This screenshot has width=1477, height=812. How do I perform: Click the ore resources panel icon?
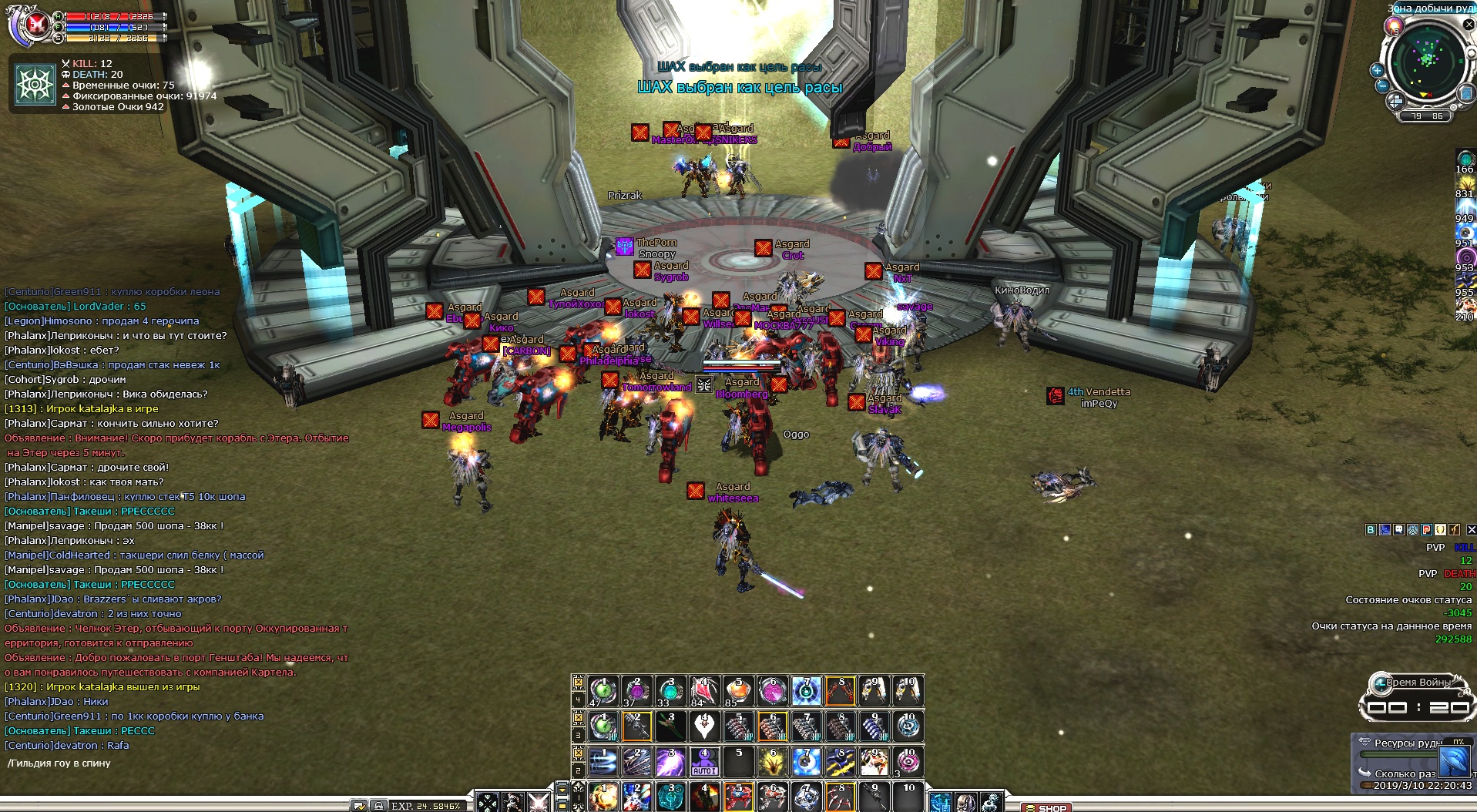tap(1452, 761)
